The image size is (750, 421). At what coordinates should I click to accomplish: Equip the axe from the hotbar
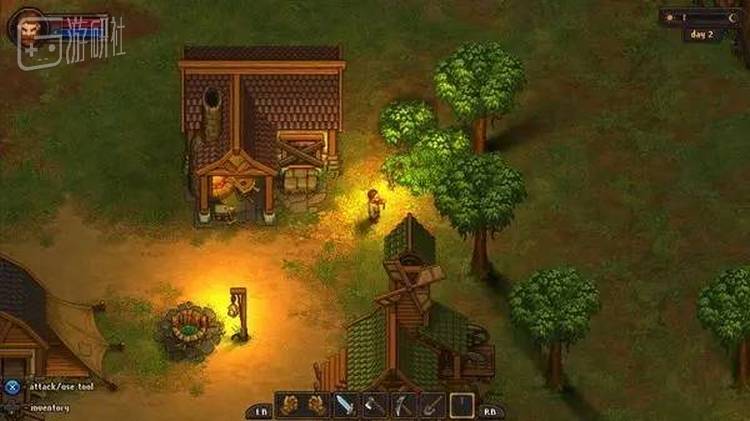[374, 405]
